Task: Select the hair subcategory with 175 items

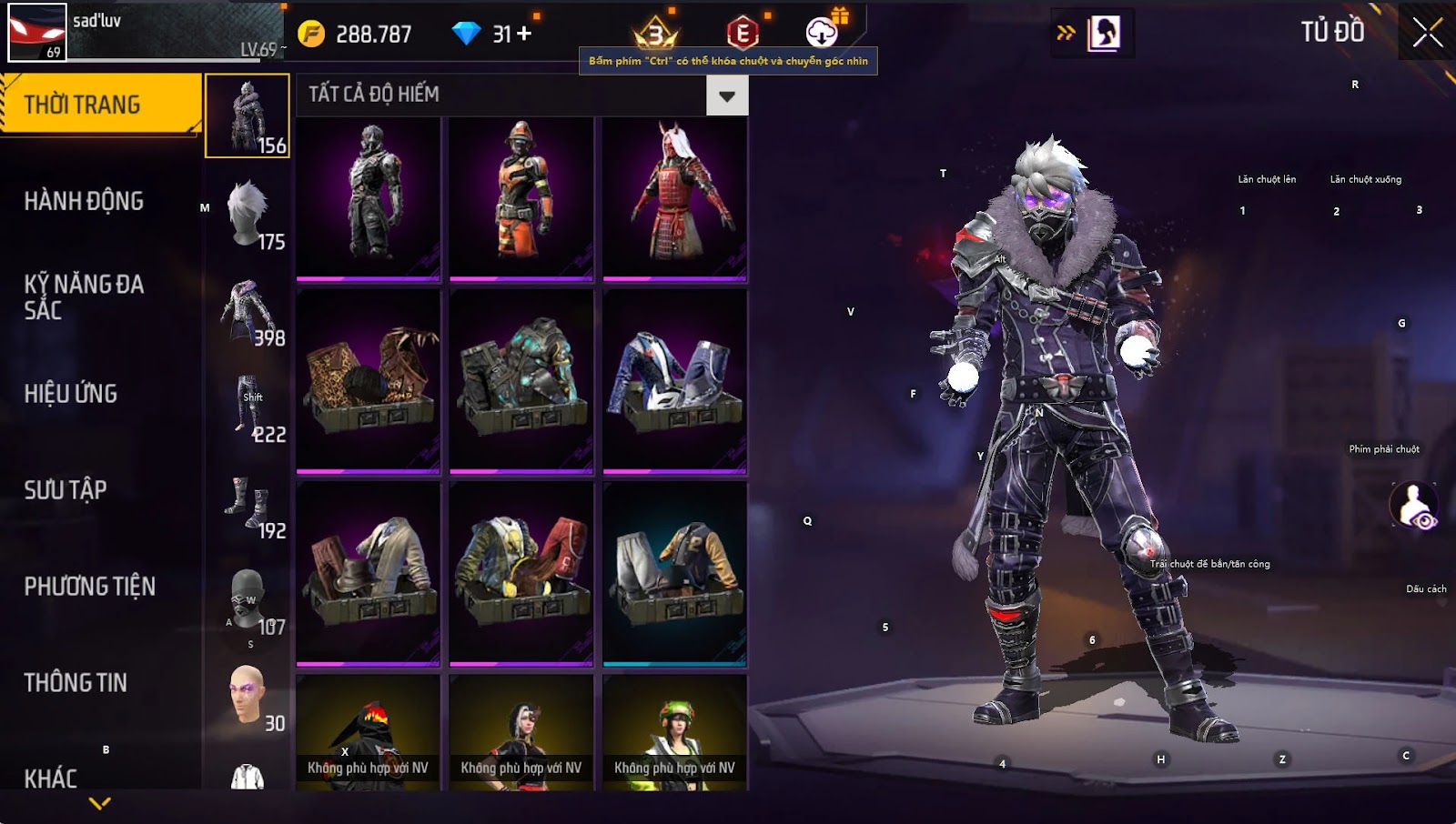Action: 248,214
